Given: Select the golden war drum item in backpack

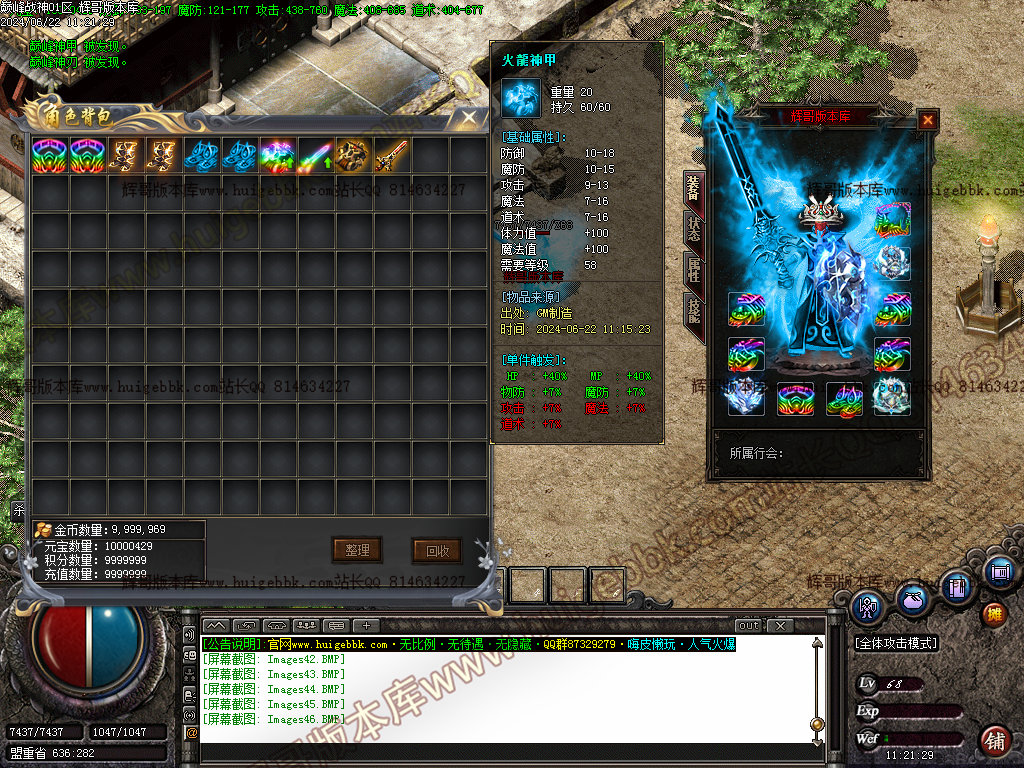Looking at the screenshot, I should 353,155.
